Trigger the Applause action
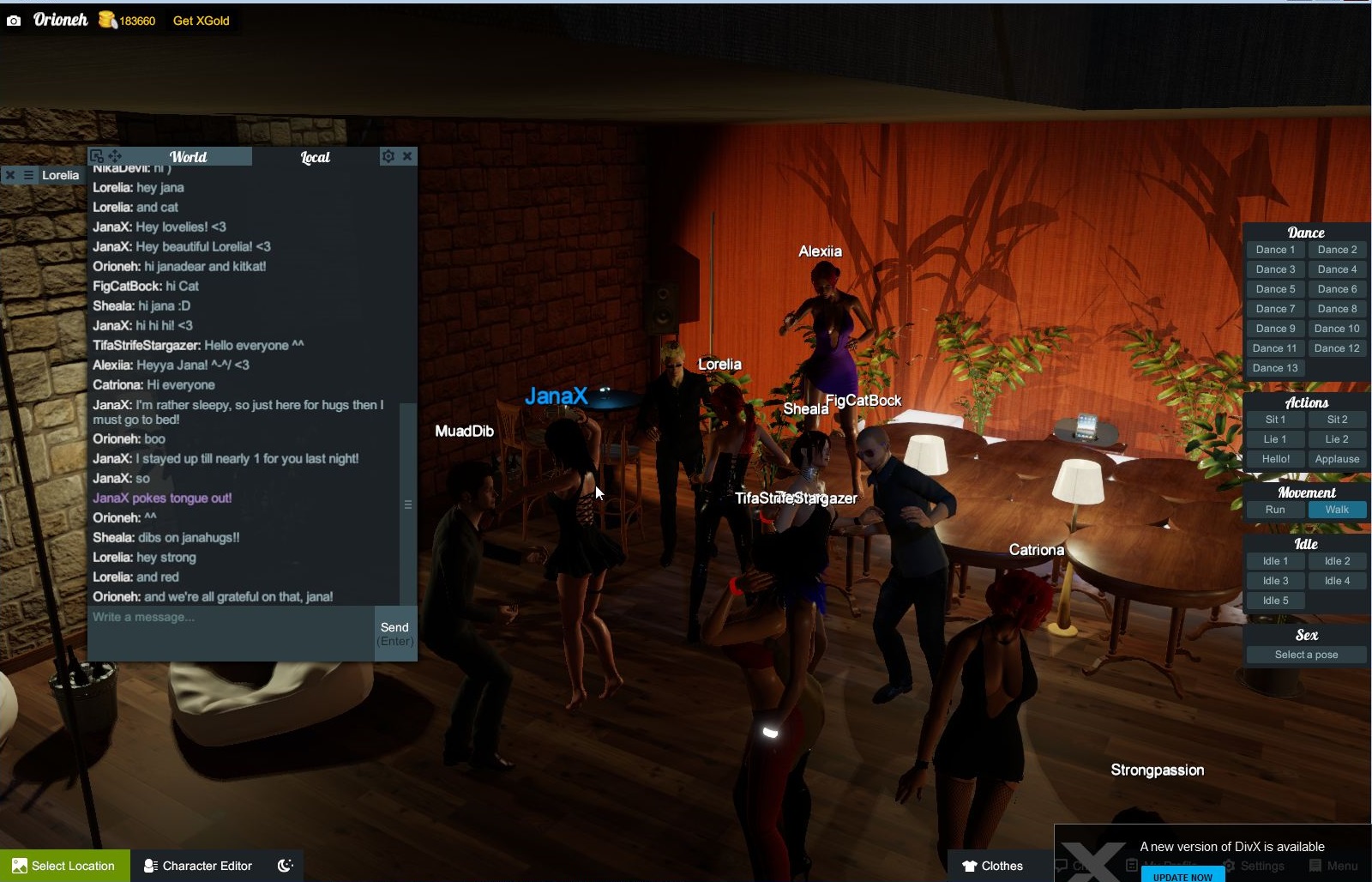Viewport: 1372px width, 882px height. [1337, 459]
